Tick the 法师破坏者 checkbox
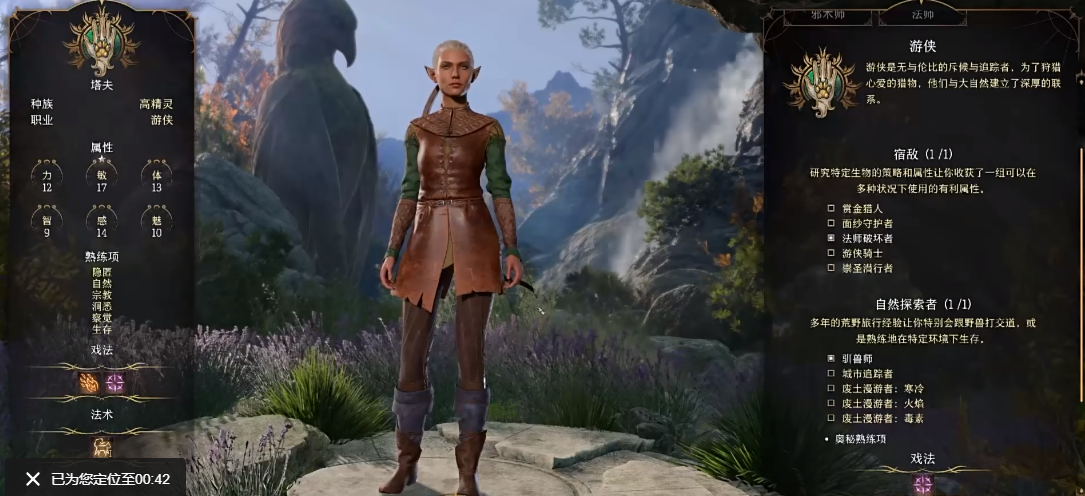 click(x=831, y=238)
